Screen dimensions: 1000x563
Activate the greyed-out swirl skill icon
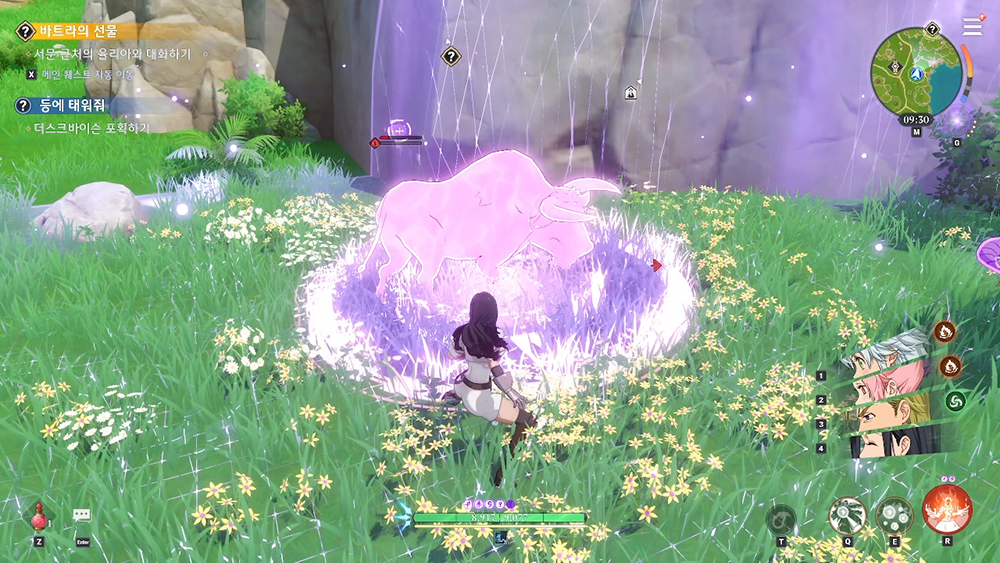[x=780, y=519]
